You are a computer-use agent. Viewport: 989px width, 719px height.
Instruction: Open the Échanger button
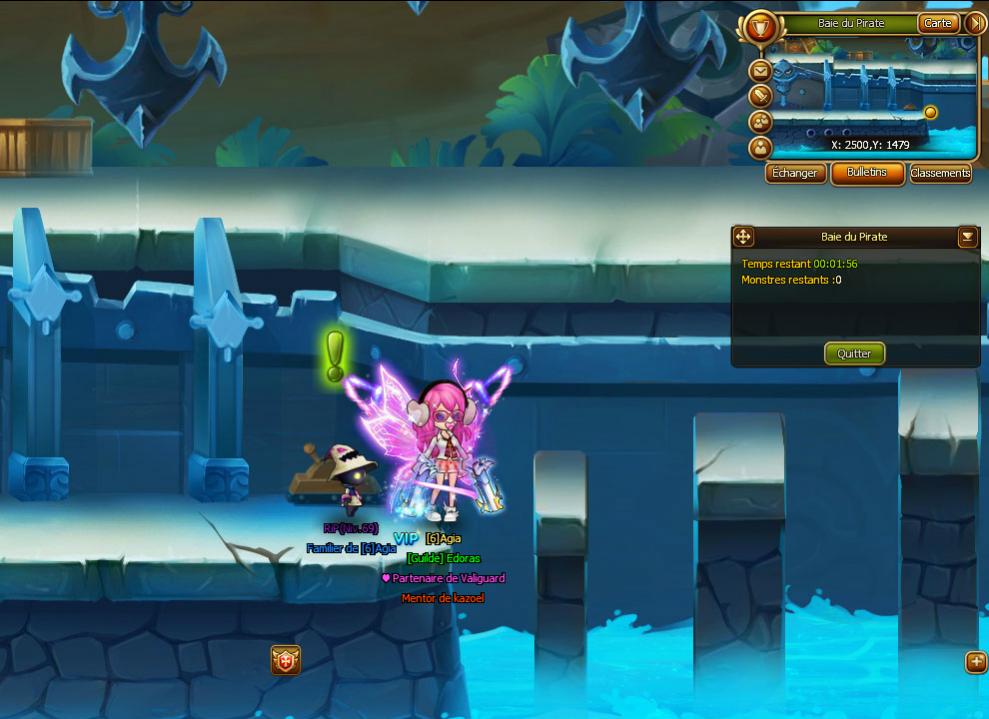pos(796,173)
